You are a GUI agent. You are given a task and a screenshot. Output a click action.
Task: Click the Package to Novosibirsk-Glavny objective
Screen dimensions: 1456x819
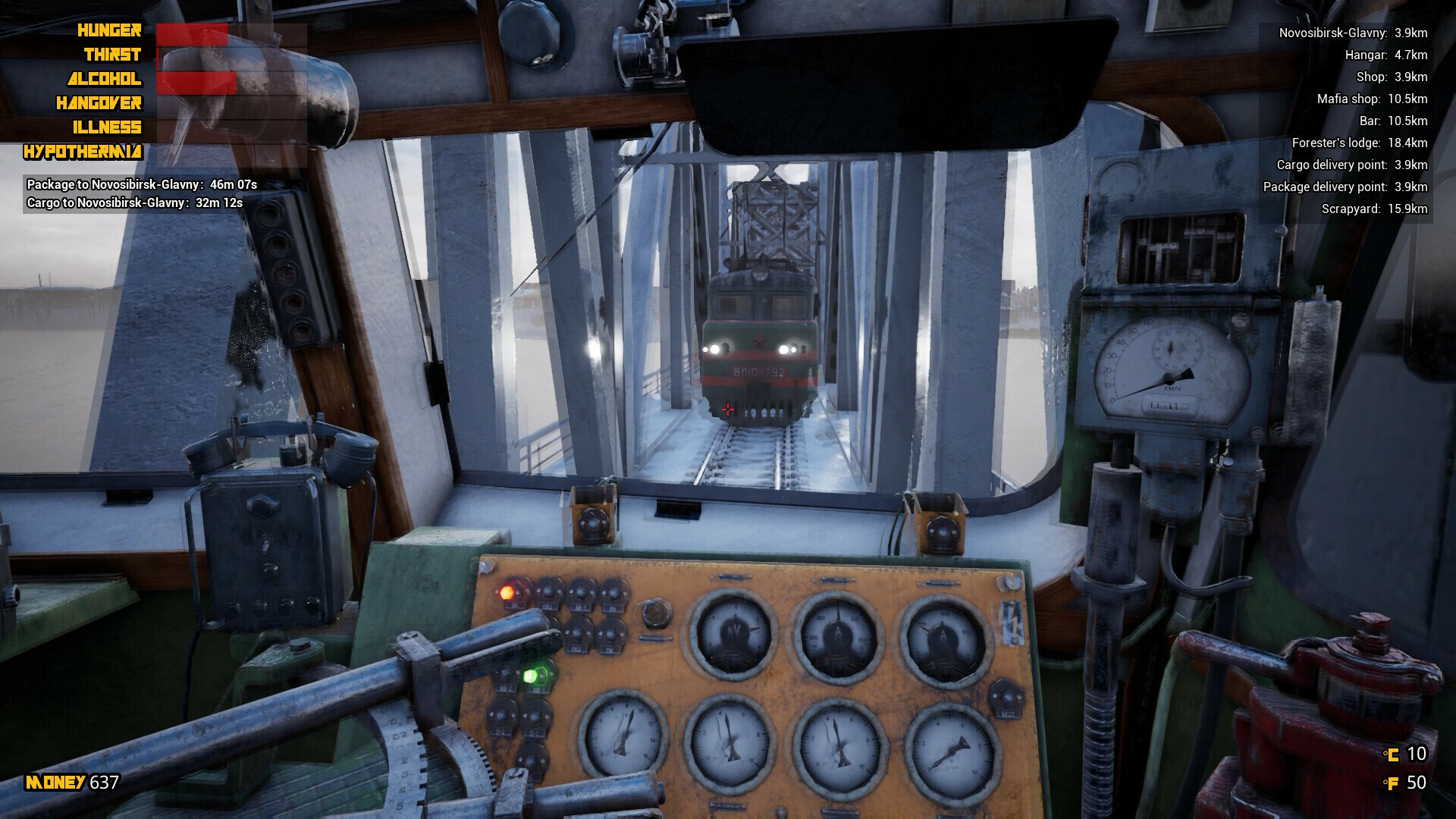136,183
